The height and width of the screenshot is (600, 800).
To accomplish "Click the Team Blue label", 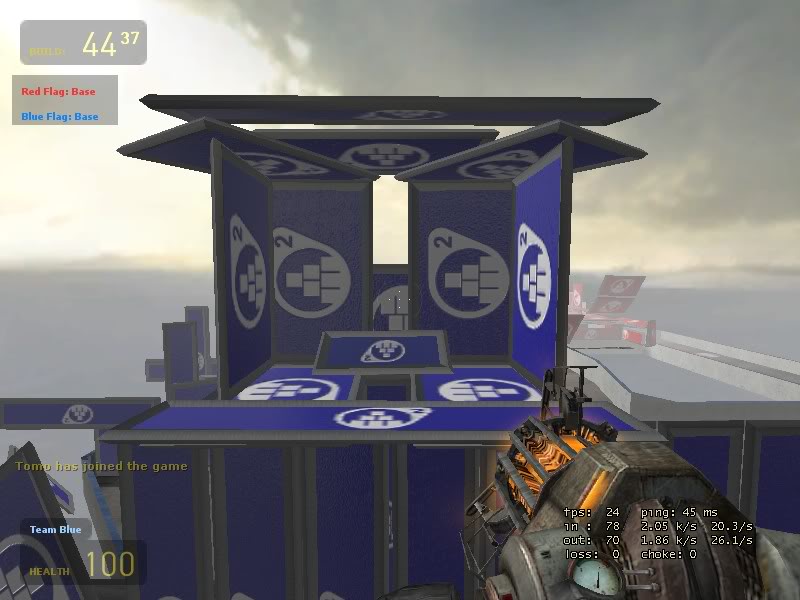I will [x=55, y=530].
